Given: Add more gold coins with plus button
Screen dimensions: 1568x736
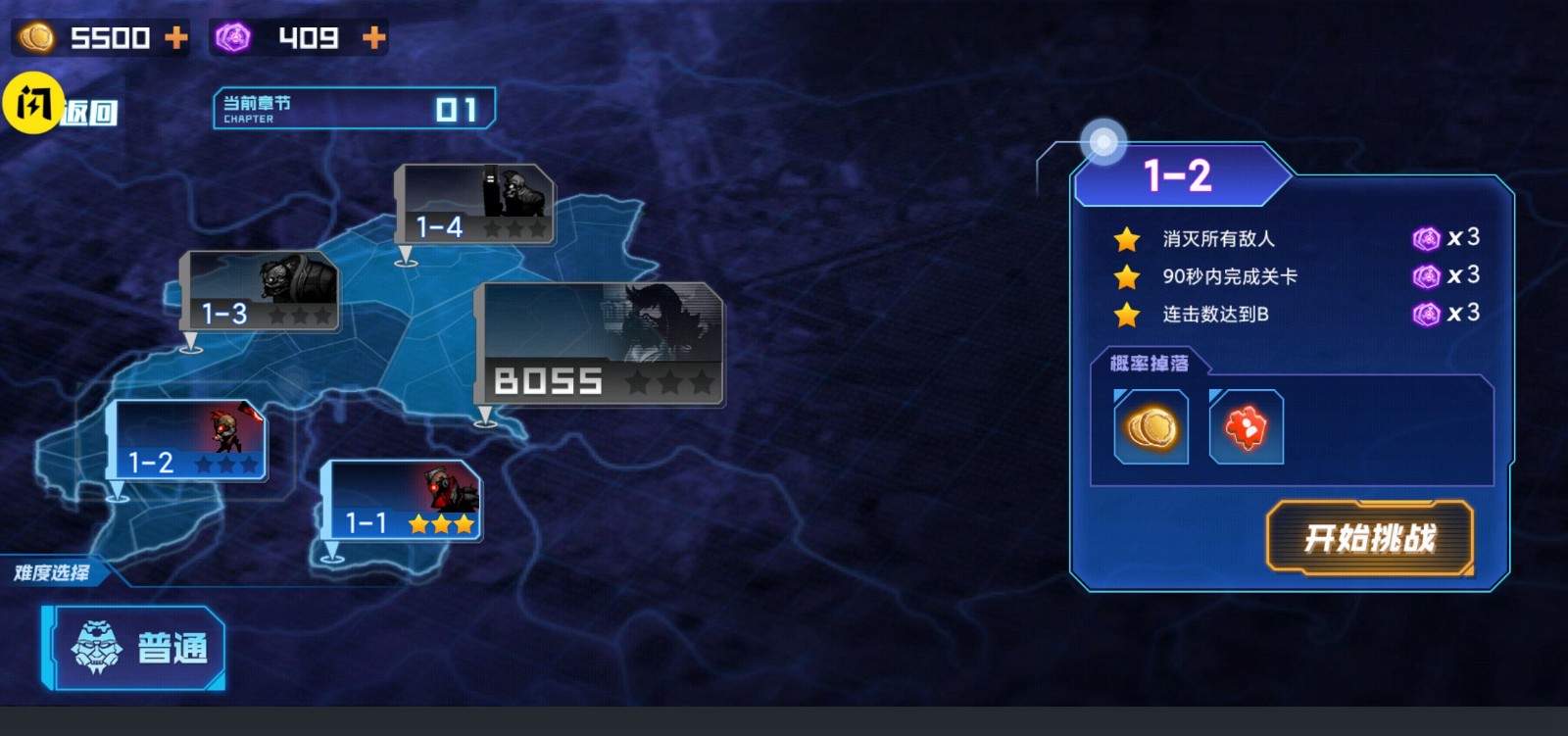Looking at the screenshot, I should pyautogui.click(x=176, y=38).
